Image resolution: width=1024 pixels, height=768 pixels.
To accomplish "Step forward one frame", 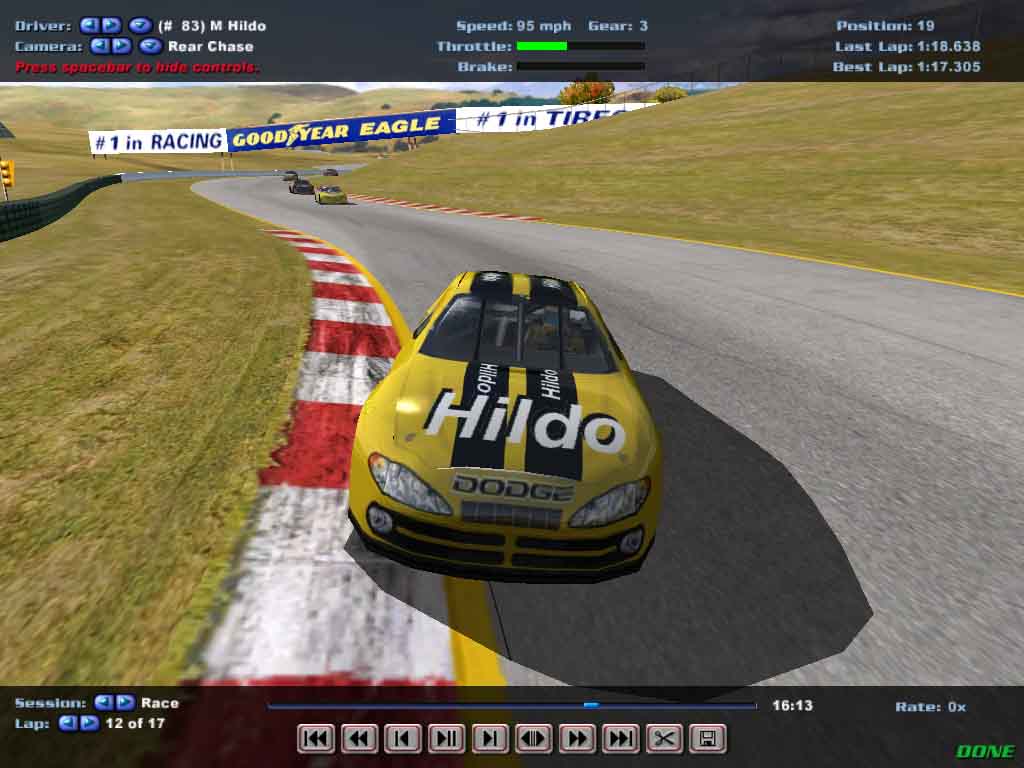I will pos(489,739).
